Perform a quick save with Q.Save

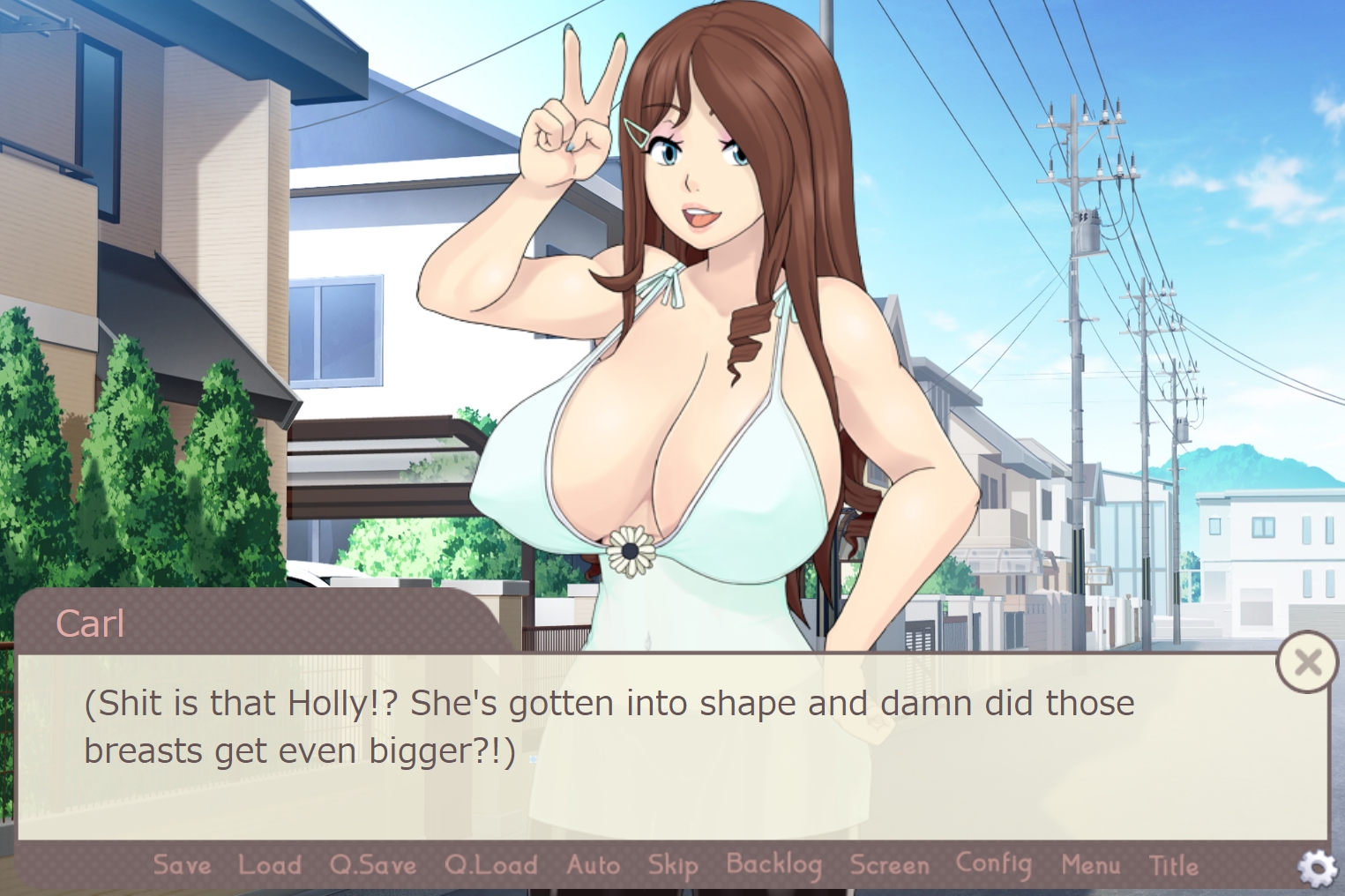372,866
